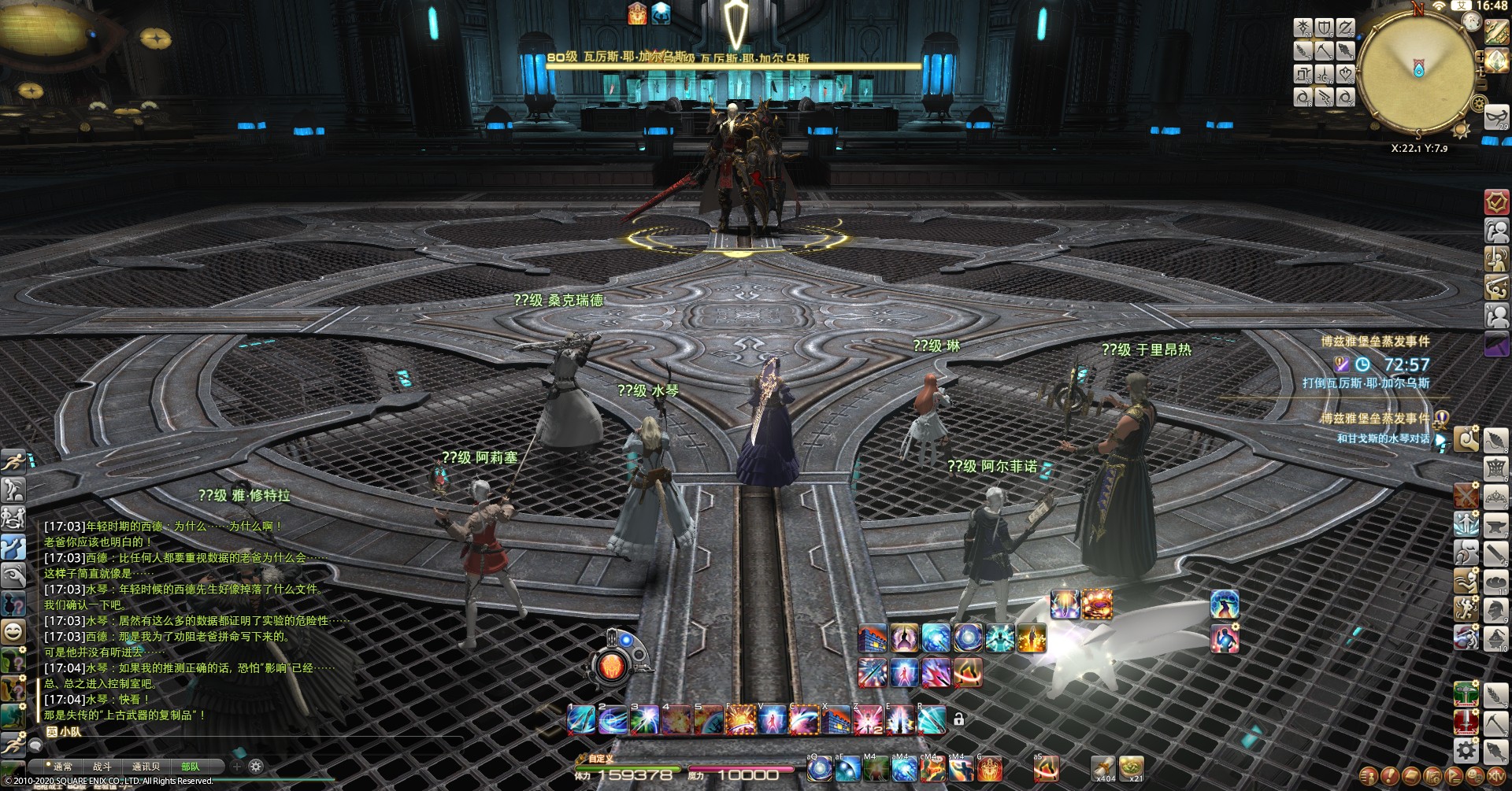Viewport: 1512px width, 791px height.
Task: Use the scroll item with x404 count
Action: point(1103,767)
